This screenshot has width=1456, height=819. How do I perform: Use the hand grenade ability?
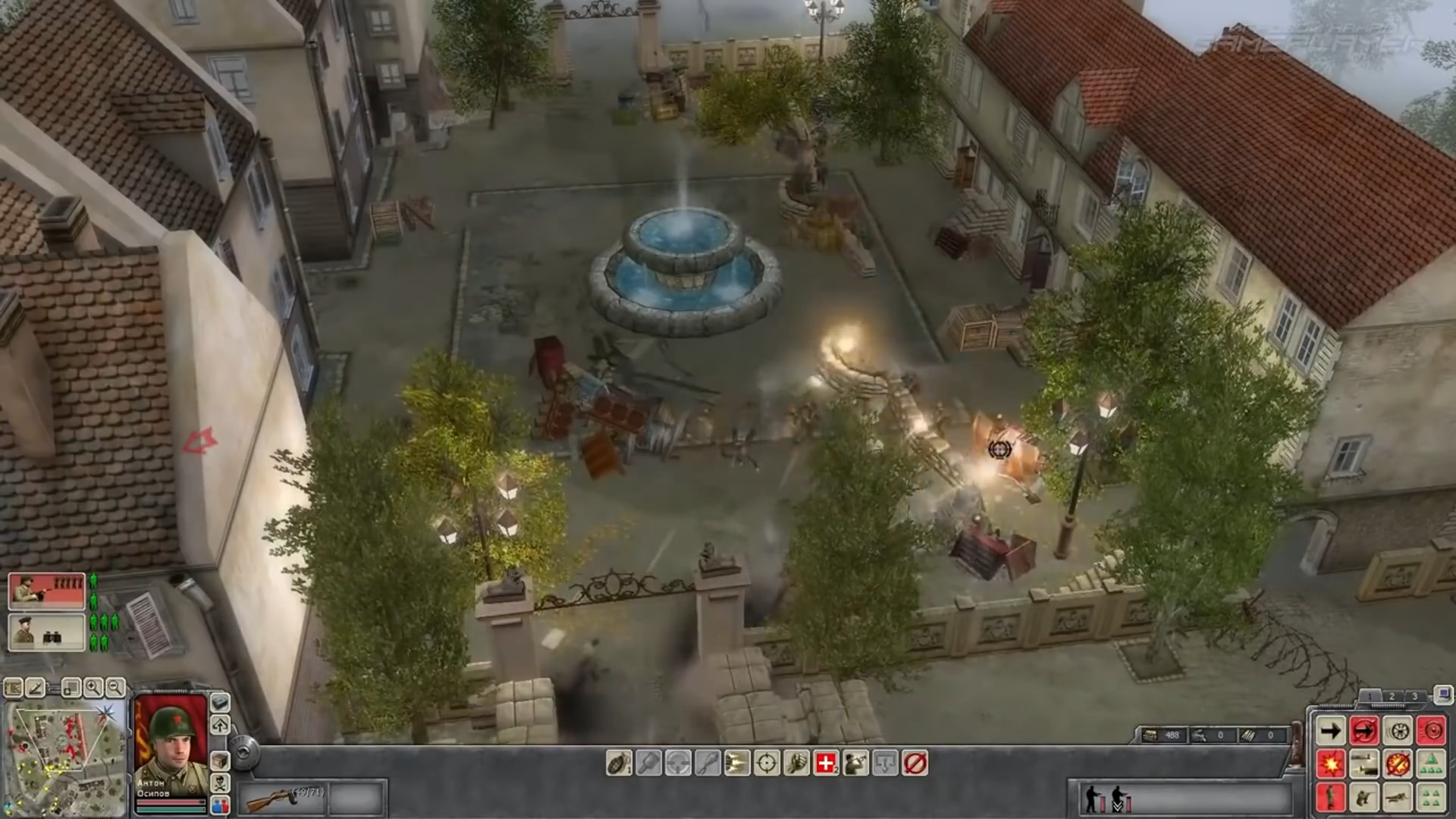[619, 763]
